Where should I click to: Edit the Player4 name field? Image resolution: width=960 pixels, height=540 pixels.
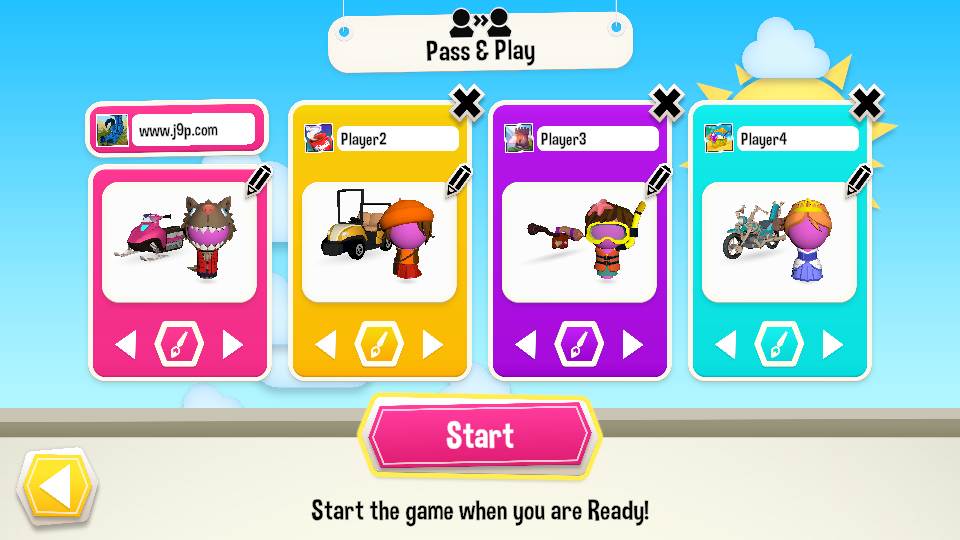pyautogui.click(x=796, y=139)
